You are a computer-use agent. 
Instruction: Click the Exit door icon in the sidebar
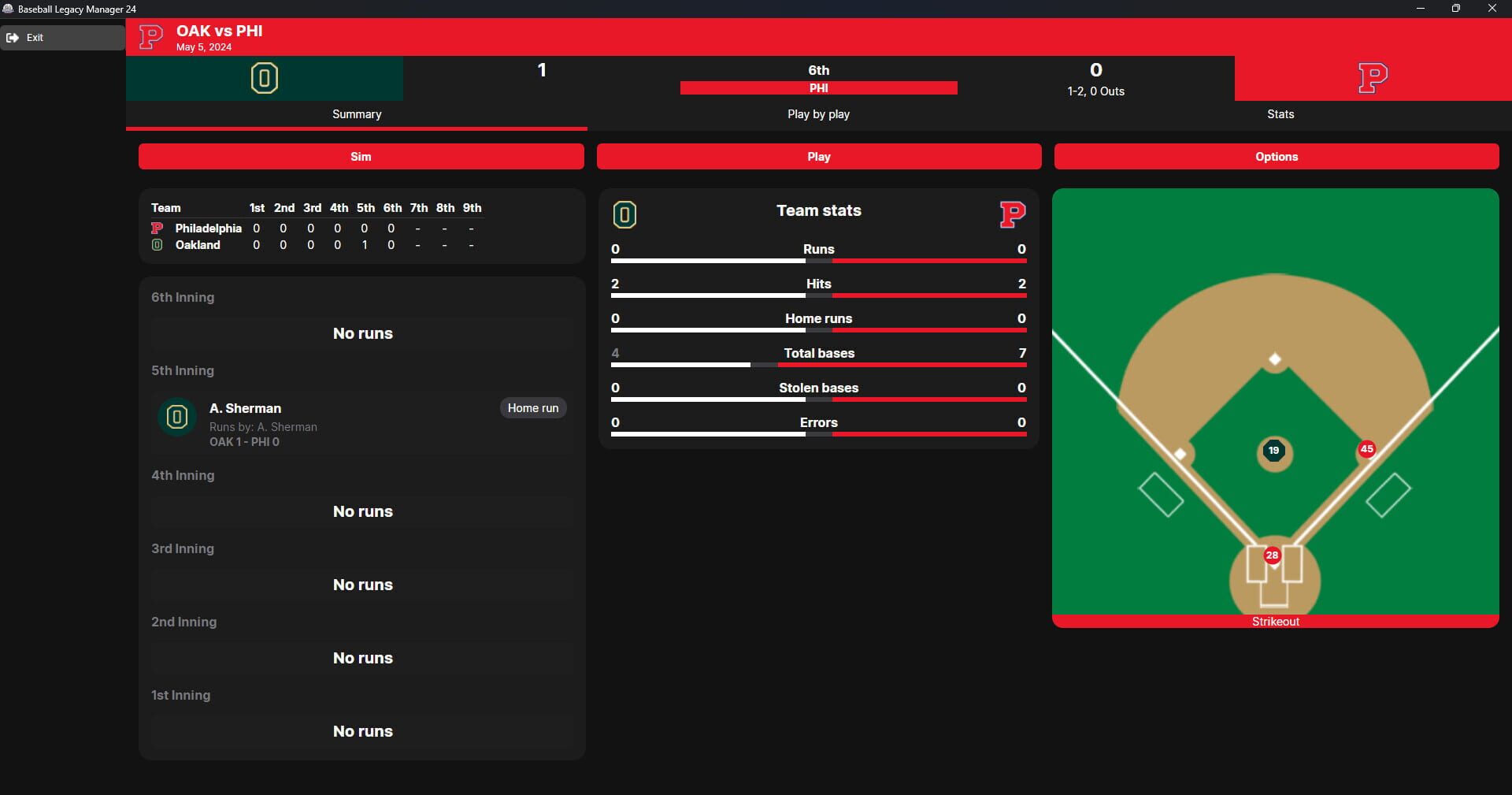click(x=13, y=37)
